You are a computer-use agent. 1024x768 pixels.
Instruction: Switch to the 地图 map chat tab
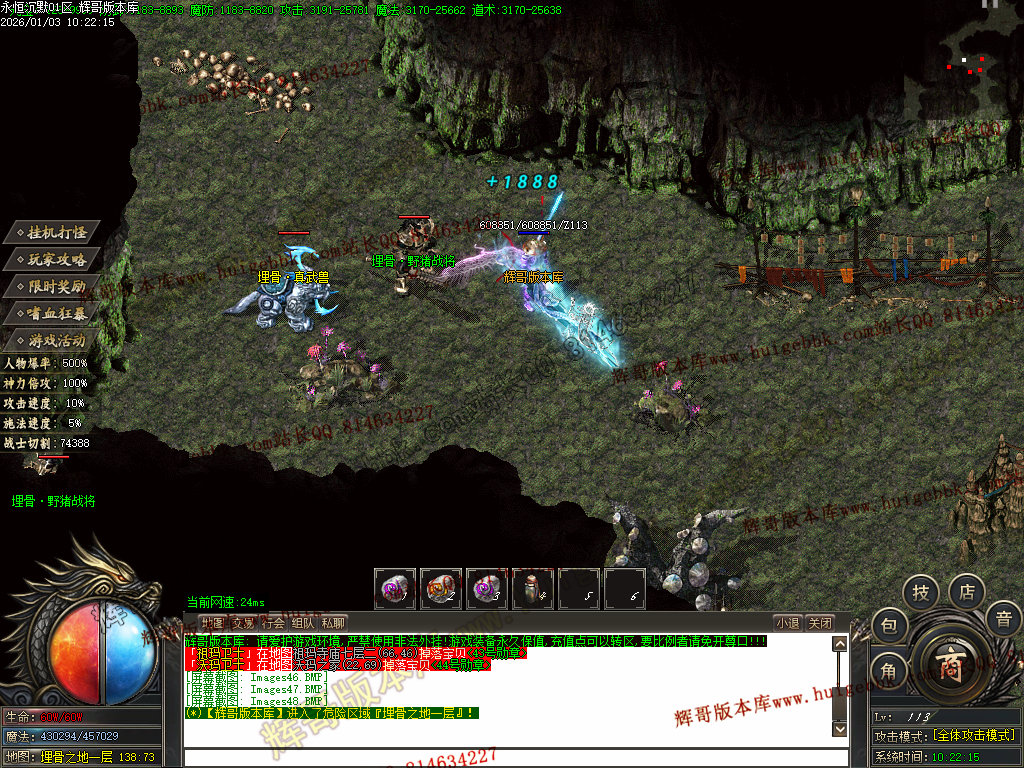(x=212, y=622)
